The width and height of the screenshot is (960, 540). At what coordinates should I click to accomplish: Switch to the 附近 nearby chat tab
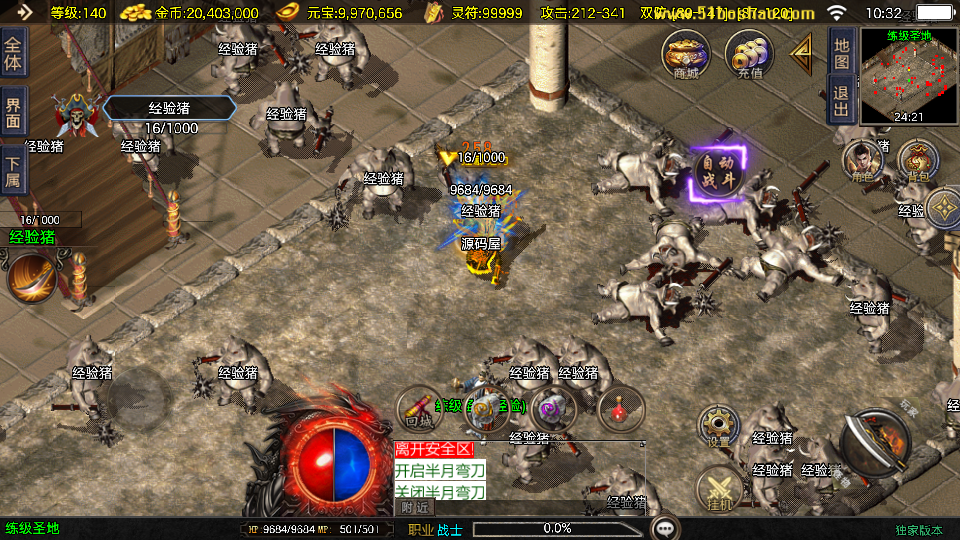[415, 507]
